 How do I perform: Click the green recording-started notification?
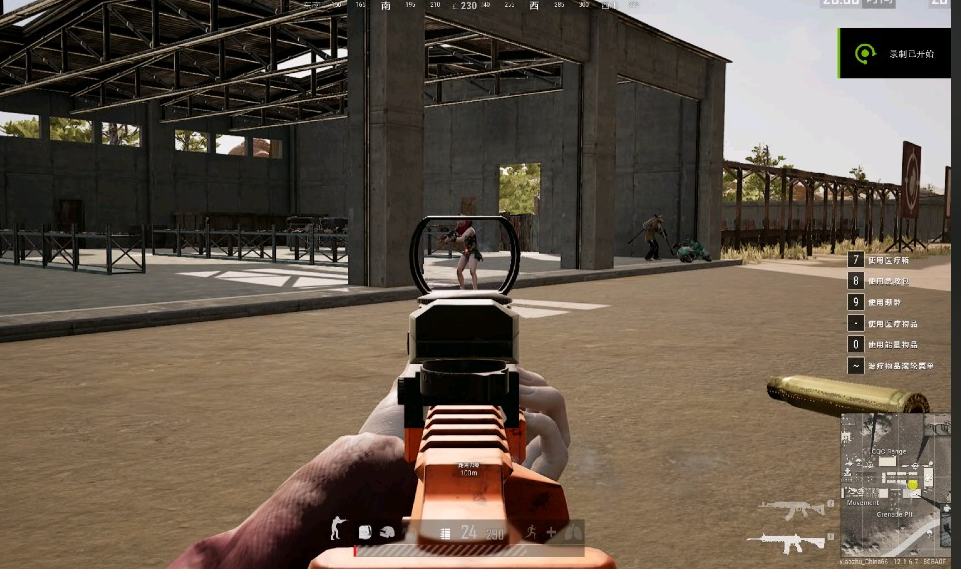(x=893, y=54)
